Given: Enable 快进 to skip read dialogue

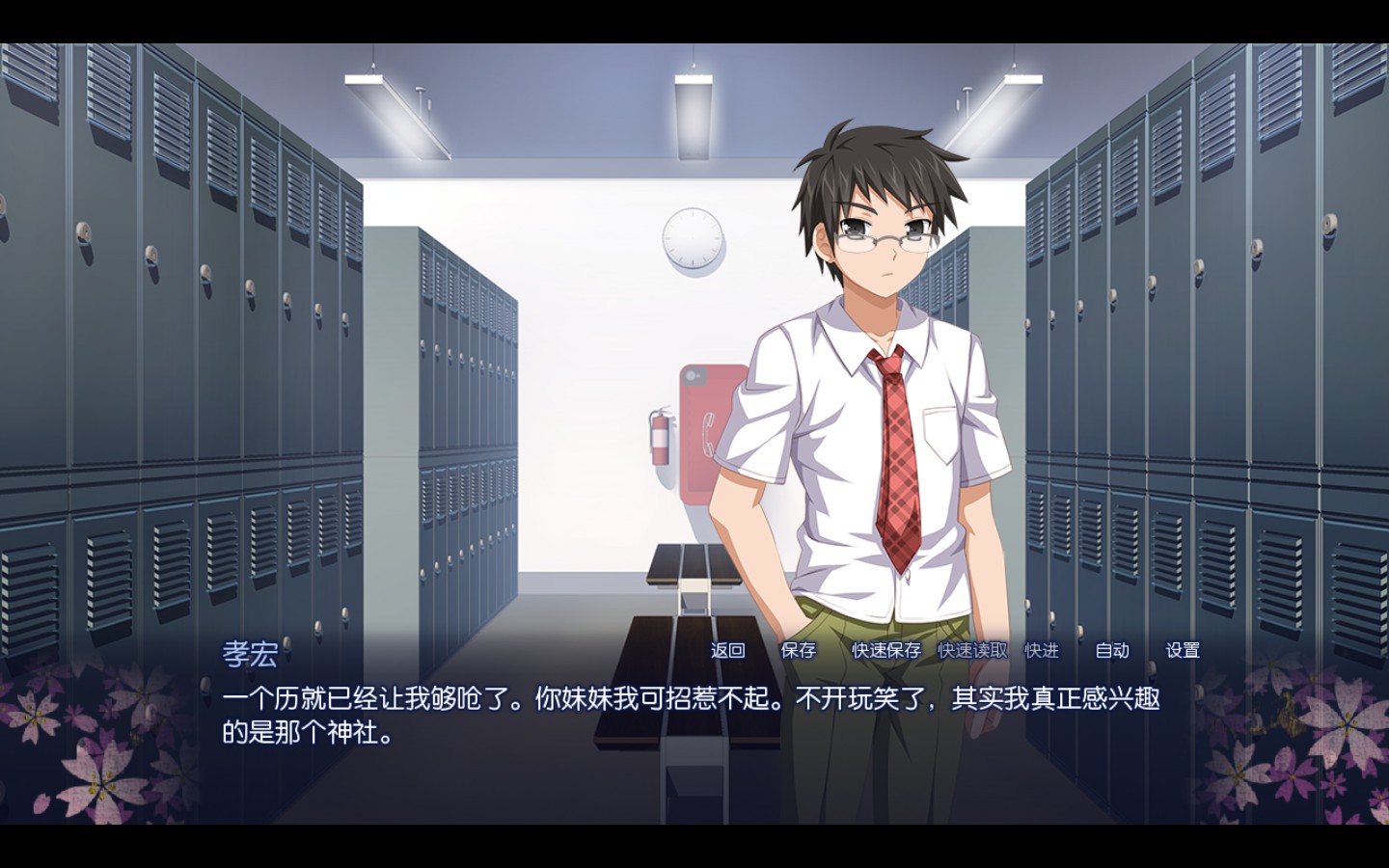Looking at the screenshot, I should pyautogui.click(x=1040, y=651).
